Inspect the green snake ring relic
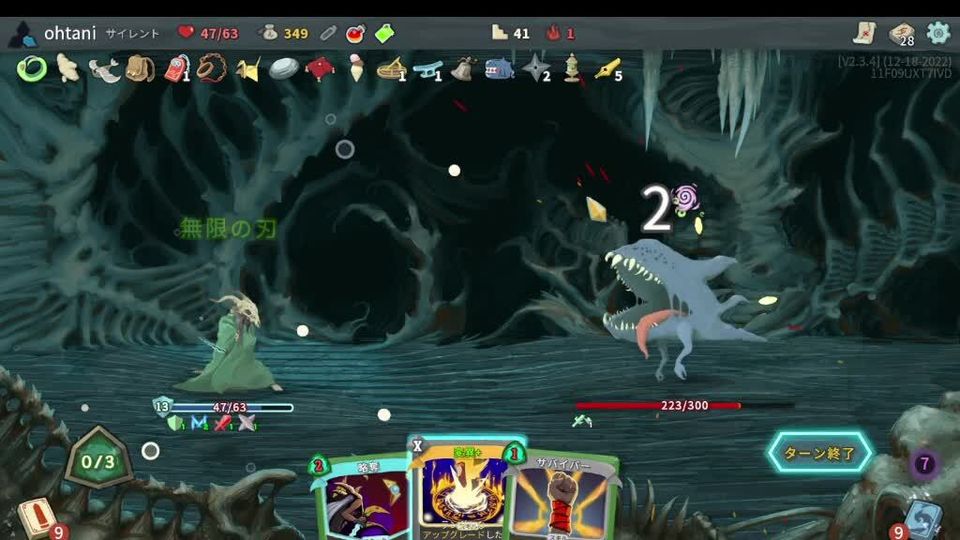The width and height of the screenshot is (960, 540). tap(32, 68)
